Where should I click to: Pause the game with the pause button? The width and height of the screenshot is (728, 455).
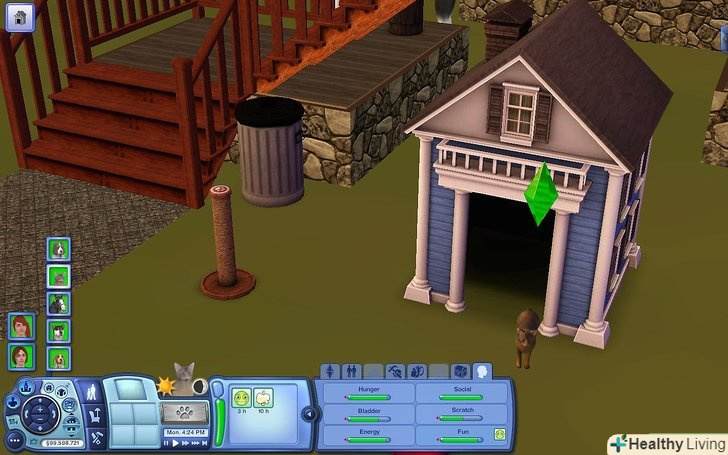tap(168, 442)
